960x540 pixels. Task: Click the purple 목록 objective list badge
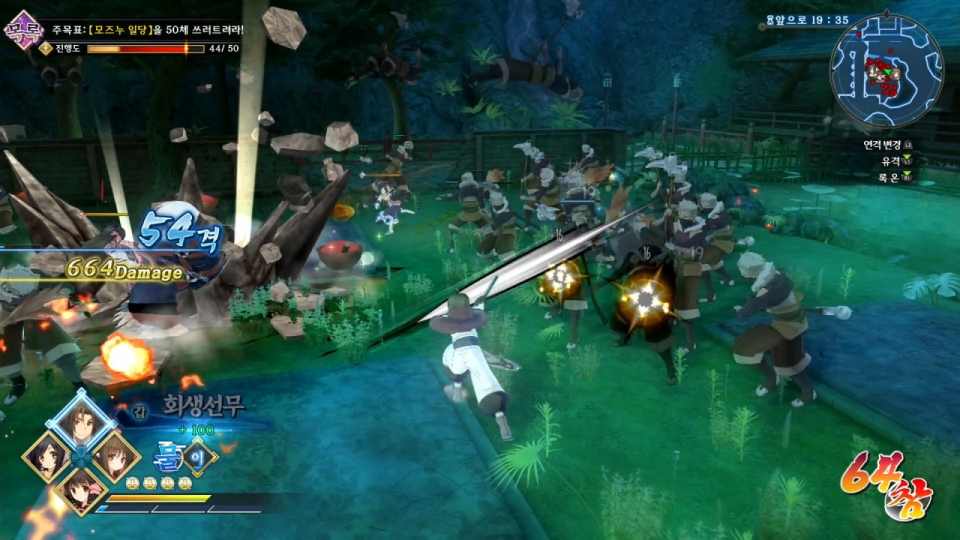22,29
